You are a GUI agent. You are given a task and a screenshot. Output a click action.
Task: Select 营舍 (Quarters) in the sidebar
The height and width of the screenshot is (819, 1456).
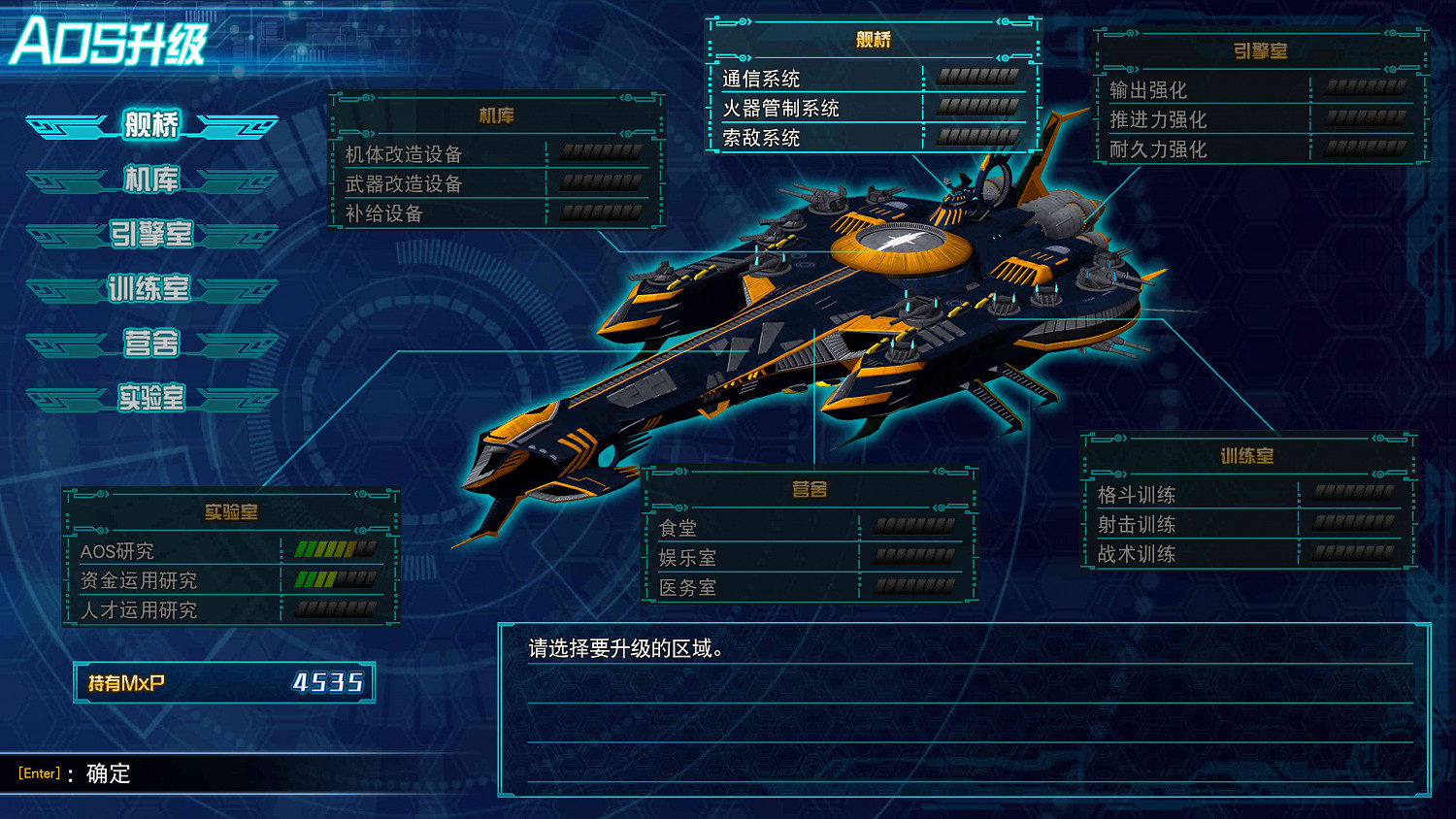(x=150, y=344)
